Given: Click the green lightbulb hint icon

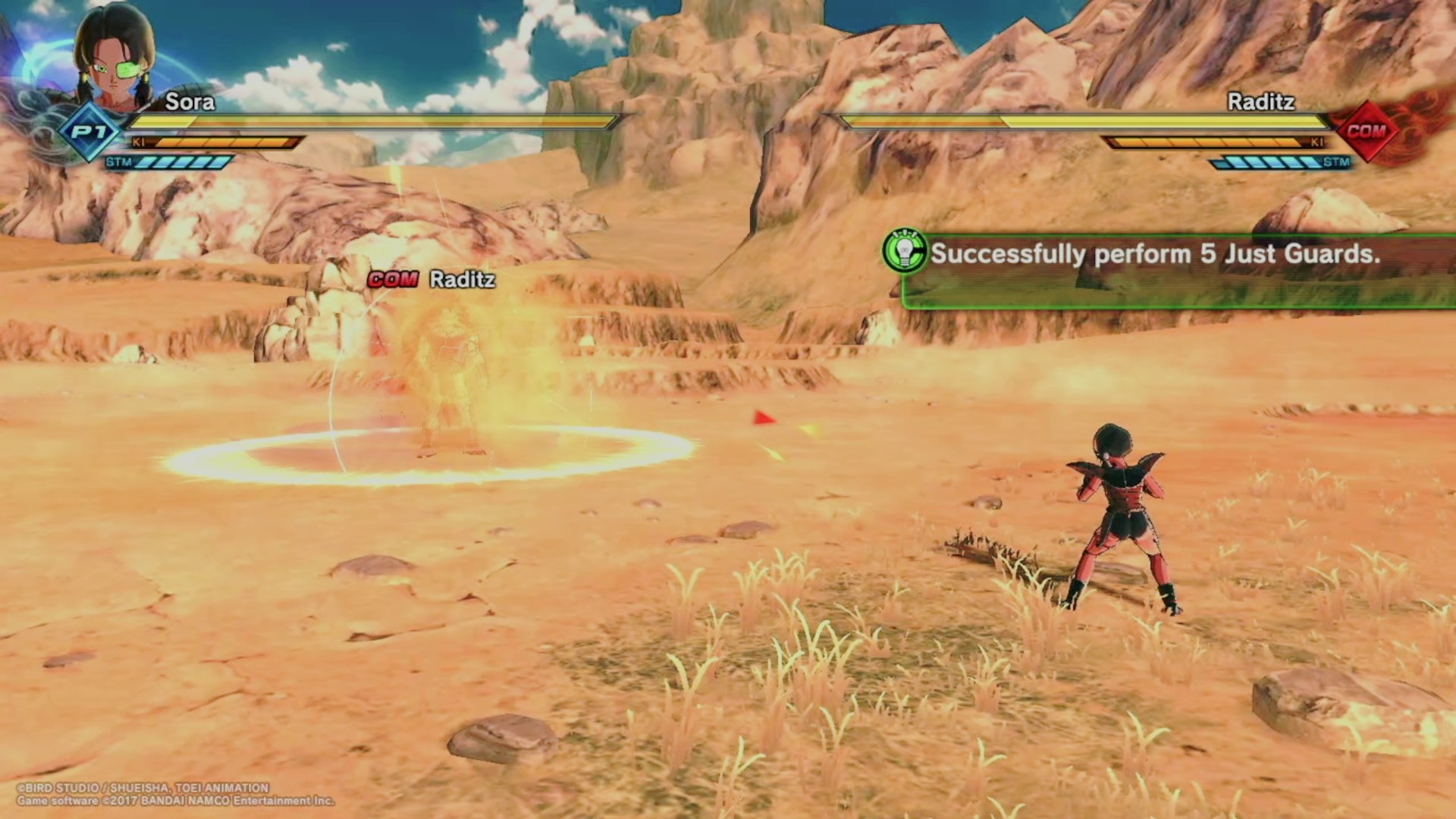Looking at the screenshot, I should click(904, 253).
